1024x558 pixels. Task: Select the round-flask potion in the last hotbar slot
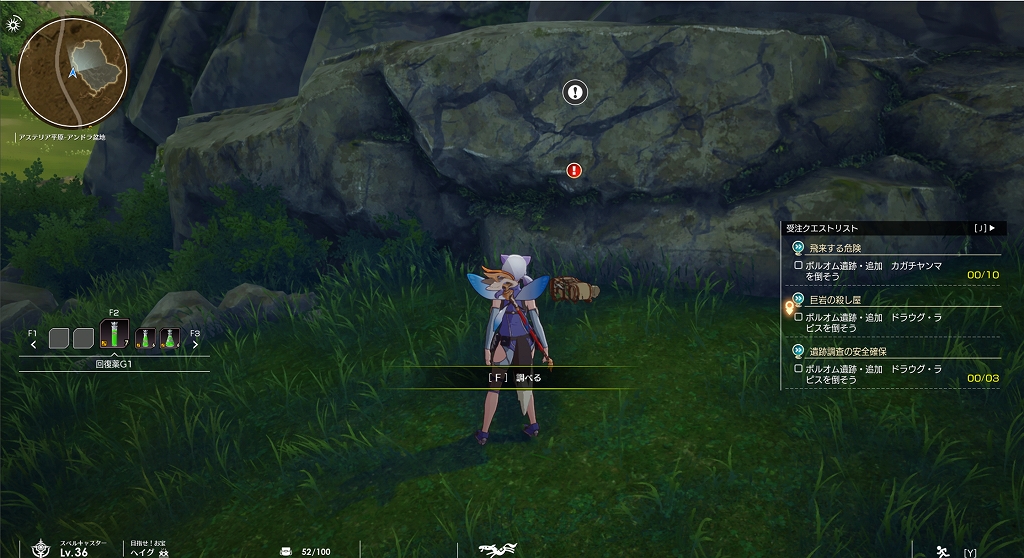(170, 339)
